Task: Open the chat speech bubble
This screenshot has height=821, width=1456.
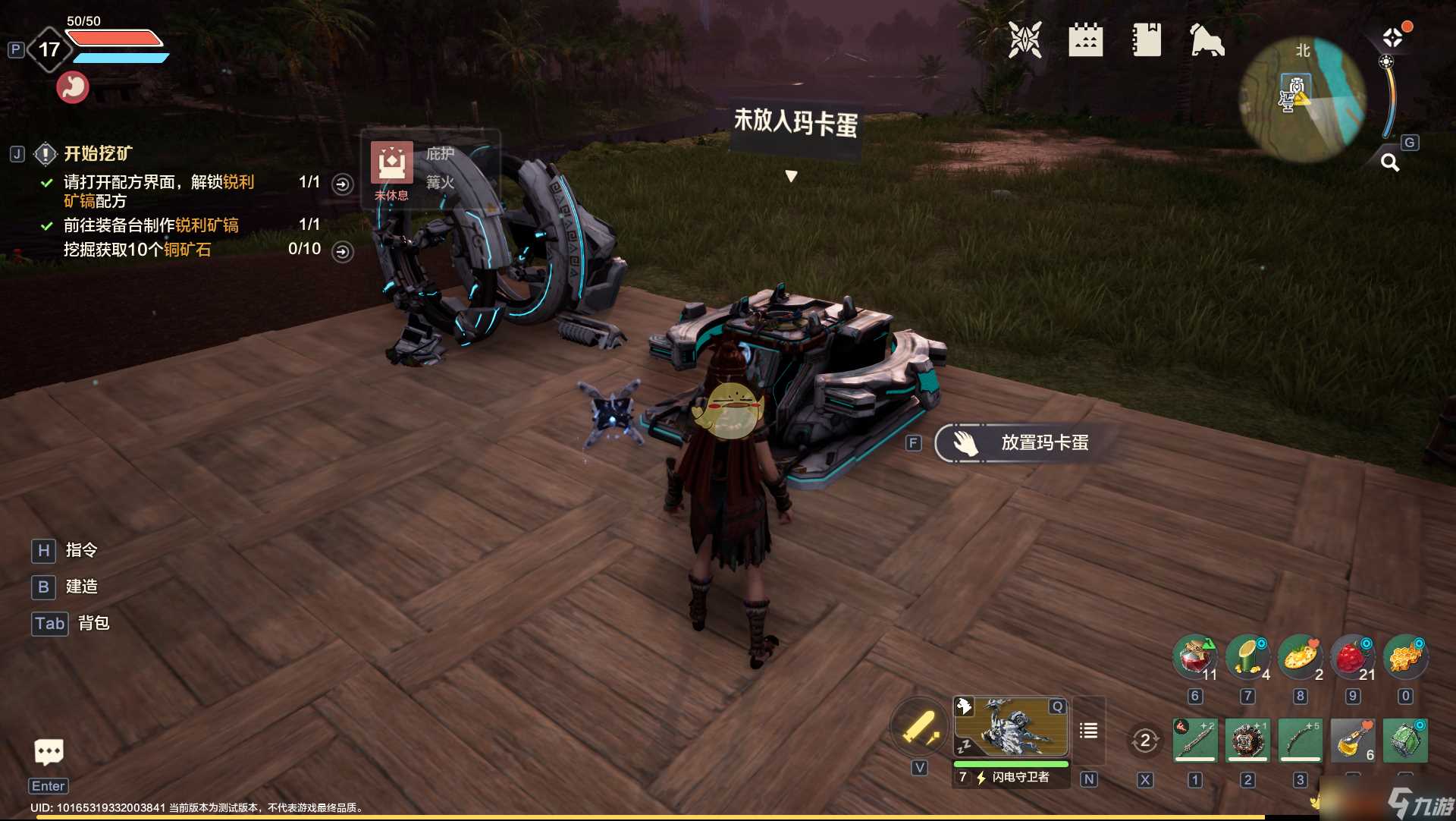Action: (x=49, y=752)
